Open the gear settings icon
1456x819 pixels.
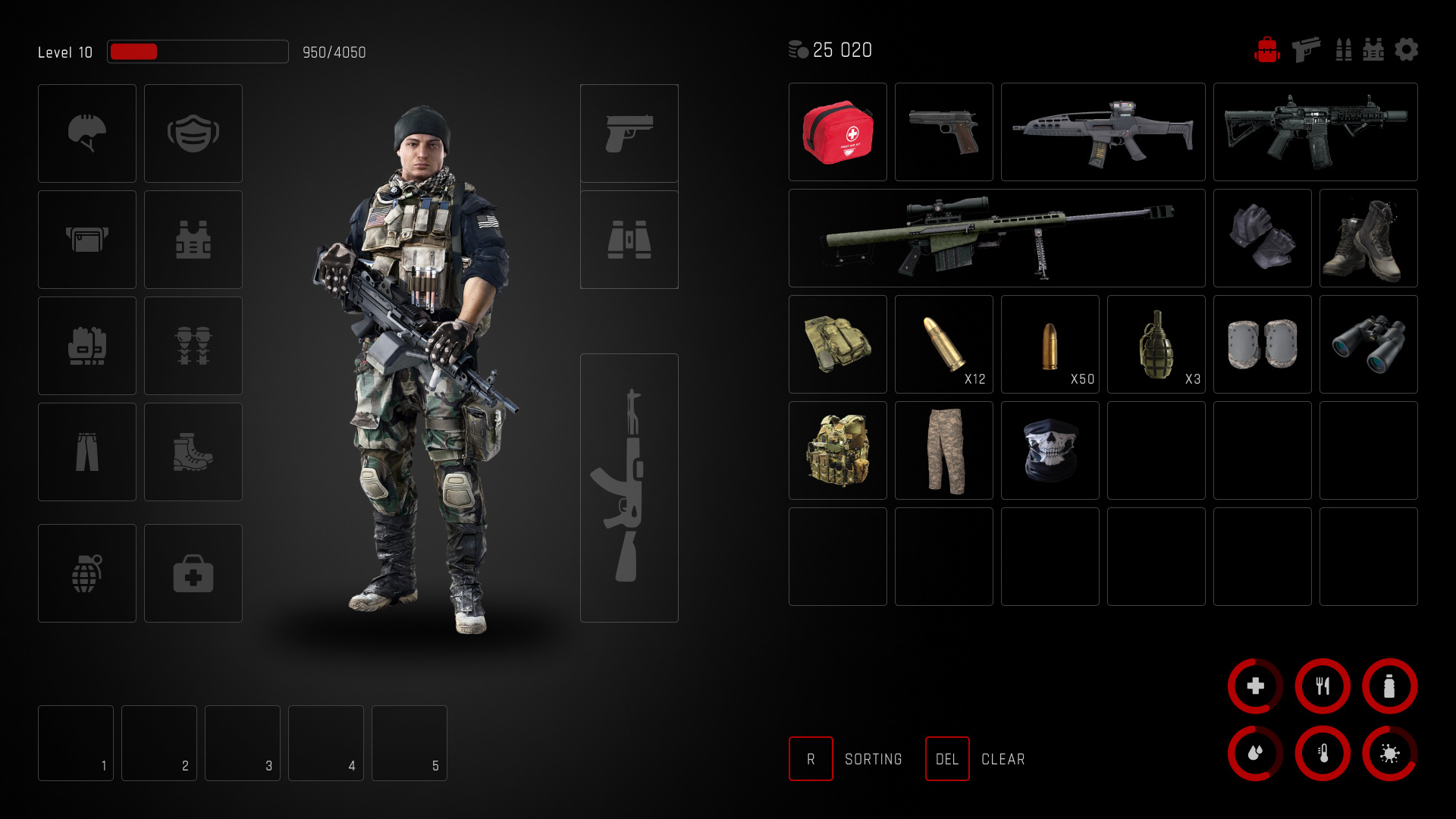(1406, 50)
